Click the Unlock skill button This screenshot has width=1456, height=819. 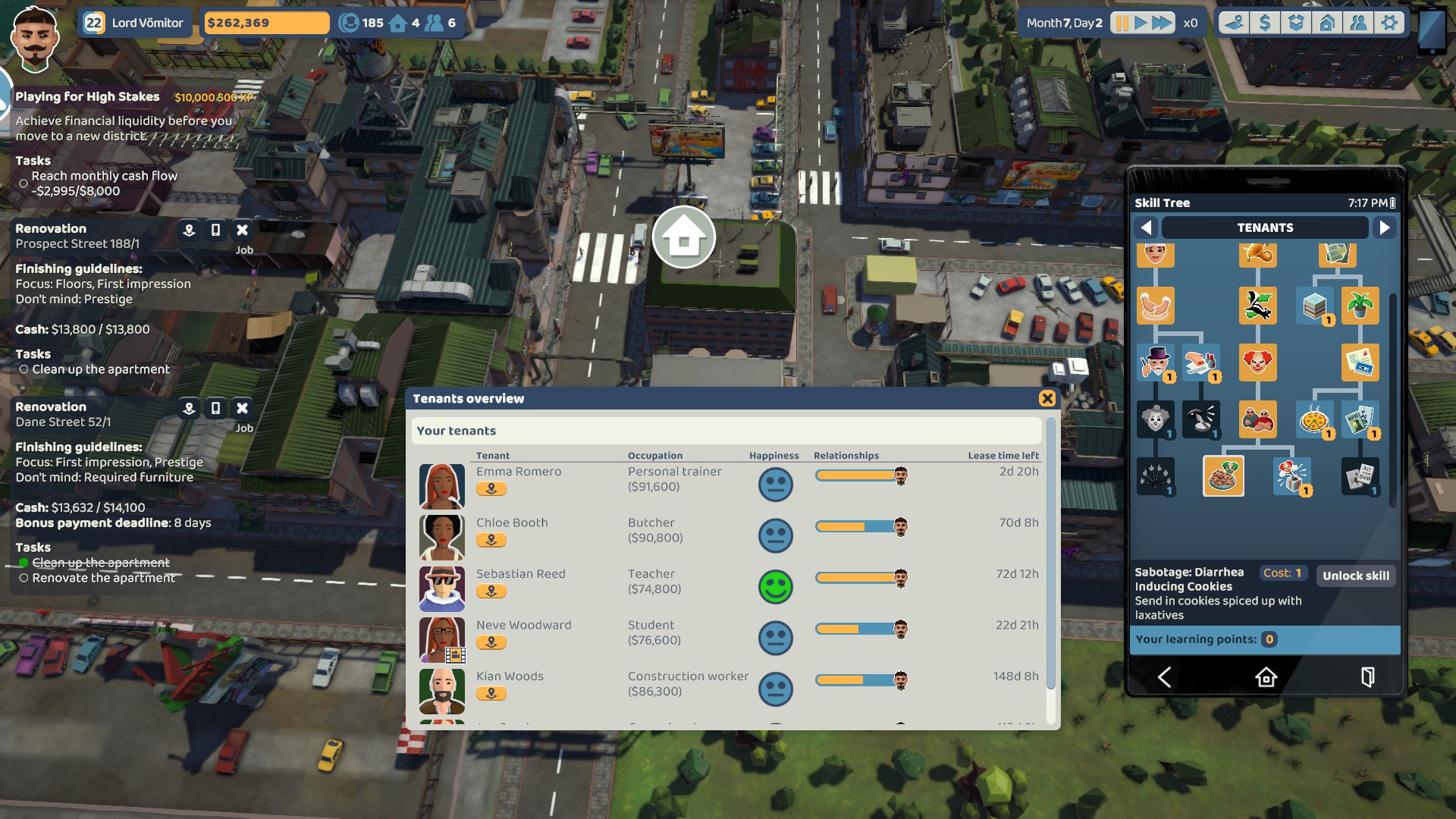pyautogui.click(x=1356, y=576)
